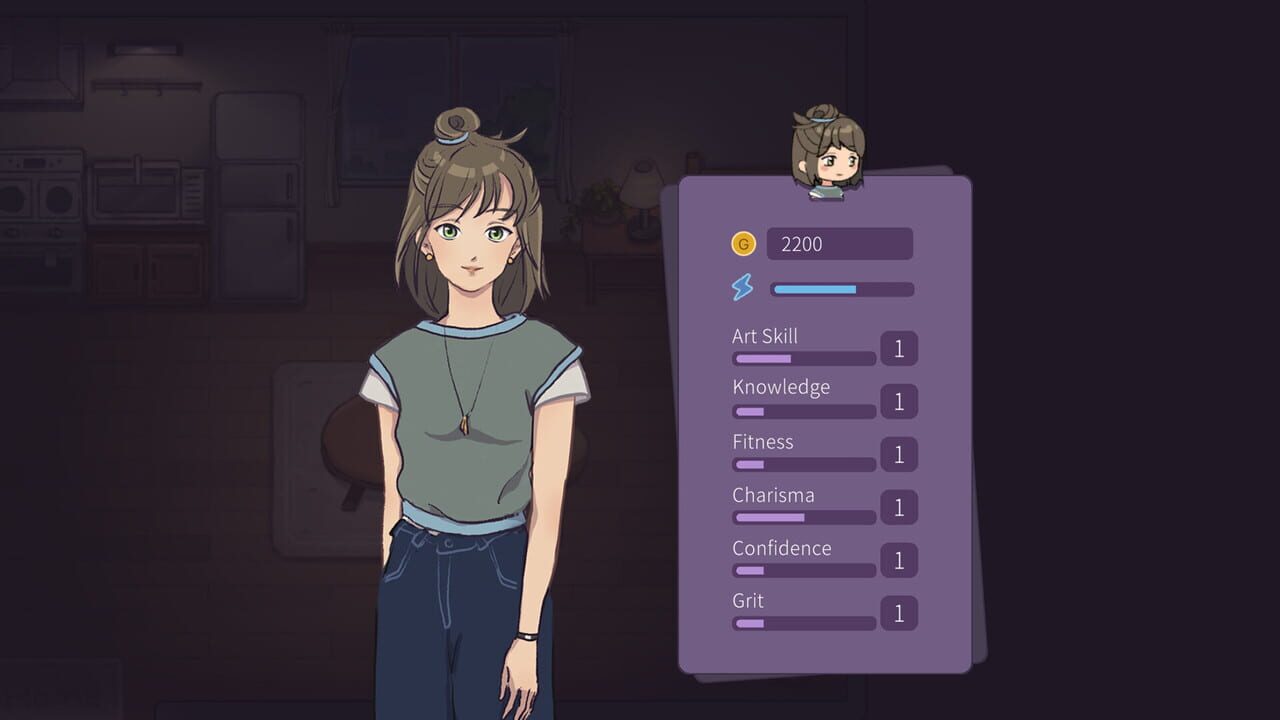Screen dimensions: 1280x720
Task: Click the gold coin currency icon
Action: point(743,243)
